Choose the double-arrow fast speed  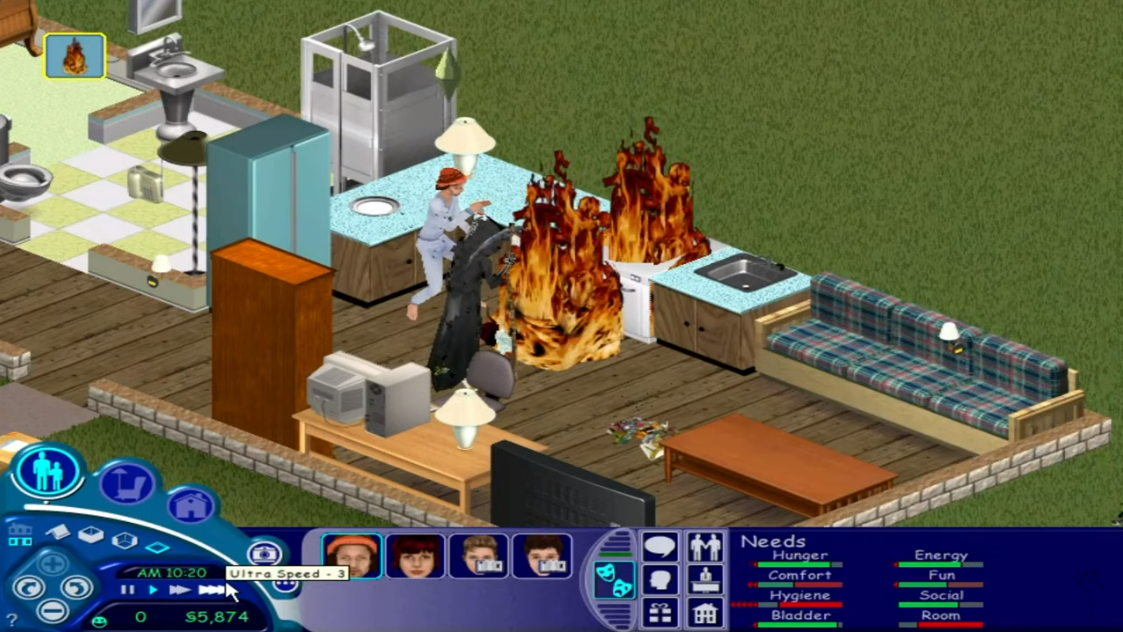click(x=180, y=591)
